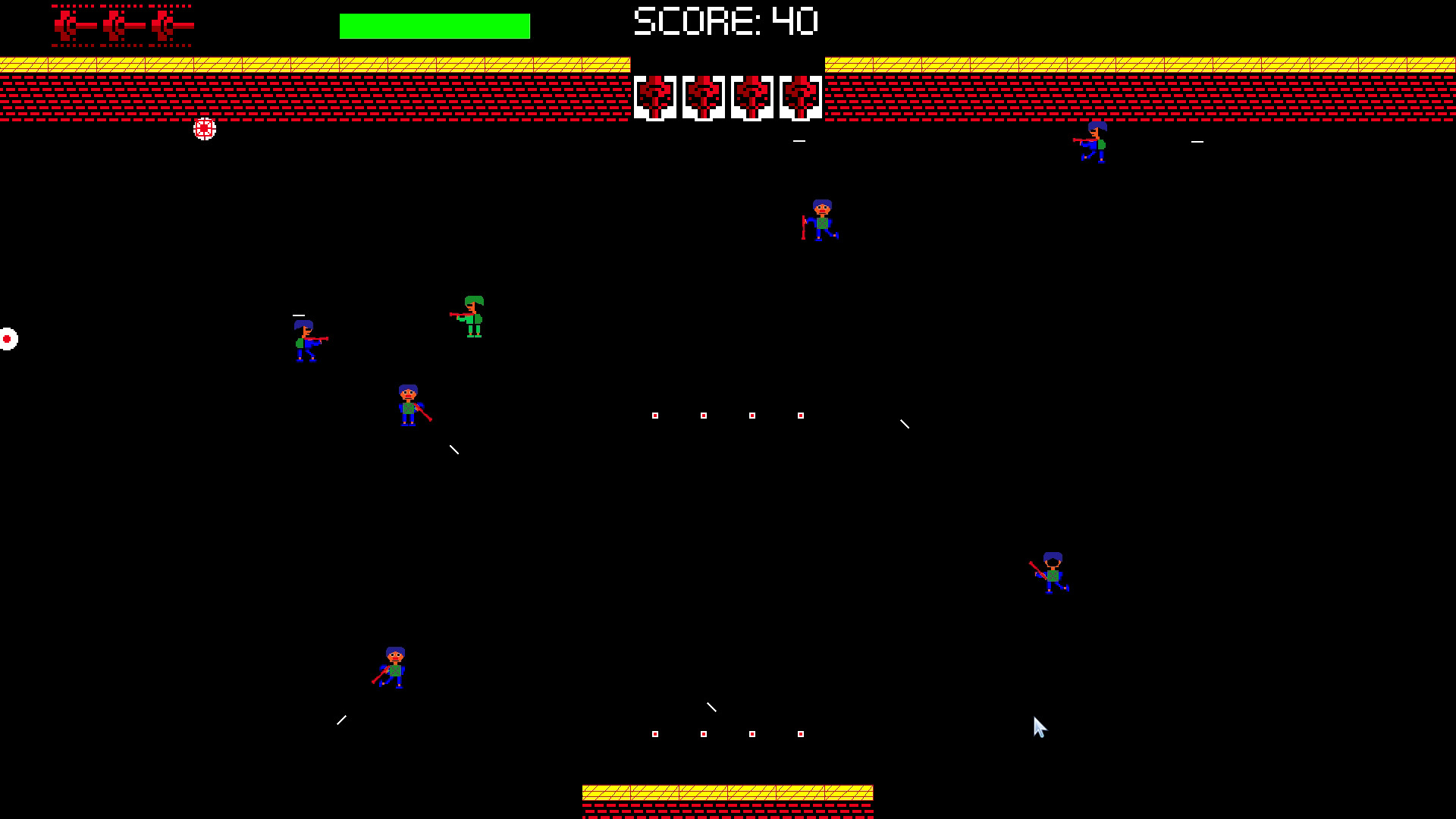Click the blue soldier with the red spear
The height and width of the screenshot is (819, 1456).
[409, 406]
